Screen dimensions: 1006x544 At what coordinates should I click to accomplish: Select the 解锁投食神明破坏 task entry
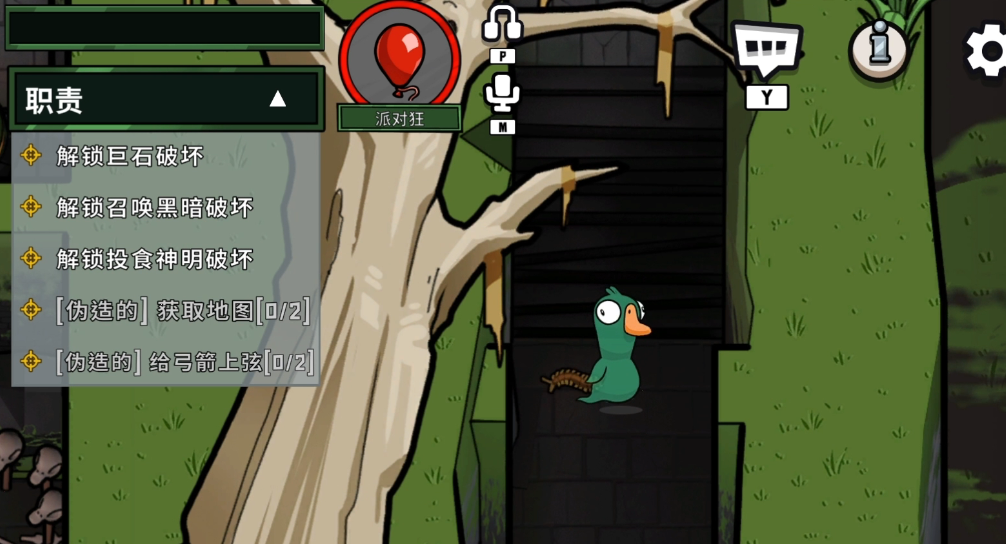(155, 259)
